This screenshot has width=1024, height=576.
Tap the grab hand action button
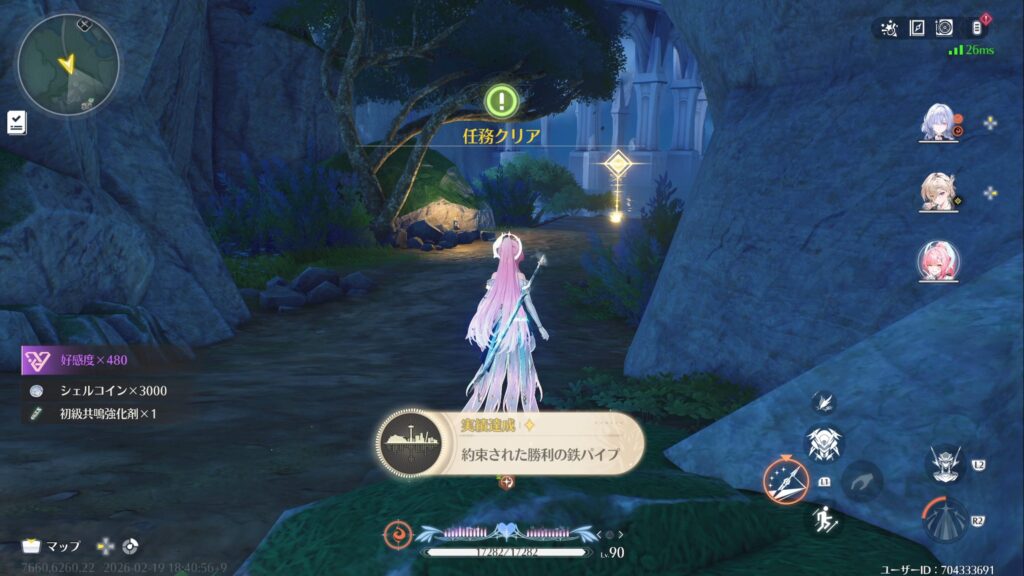coord(860,481)
